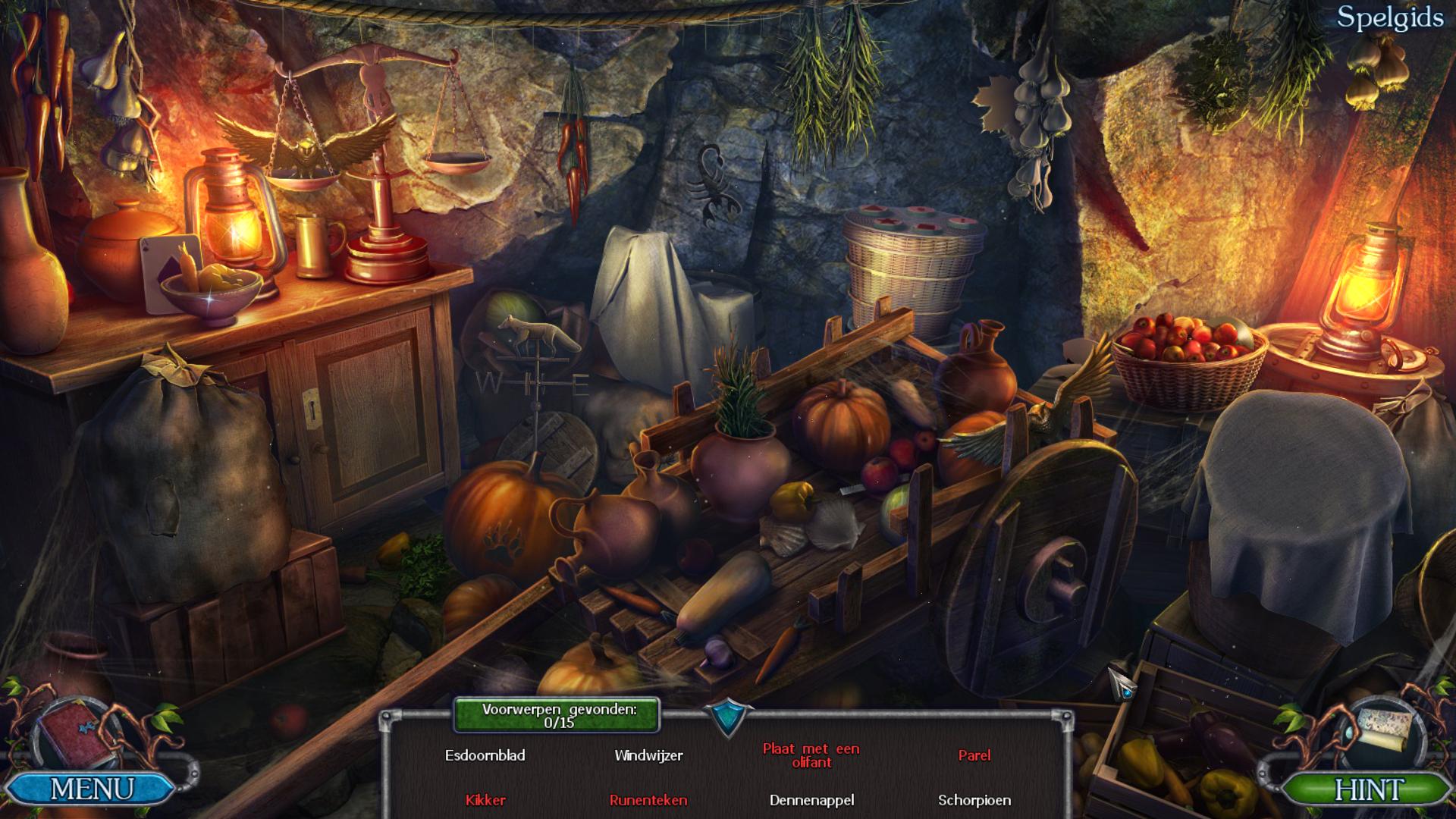
Task: Toggle the blue shield panel button
Action: pyautogui.click(x=728, y=717)
